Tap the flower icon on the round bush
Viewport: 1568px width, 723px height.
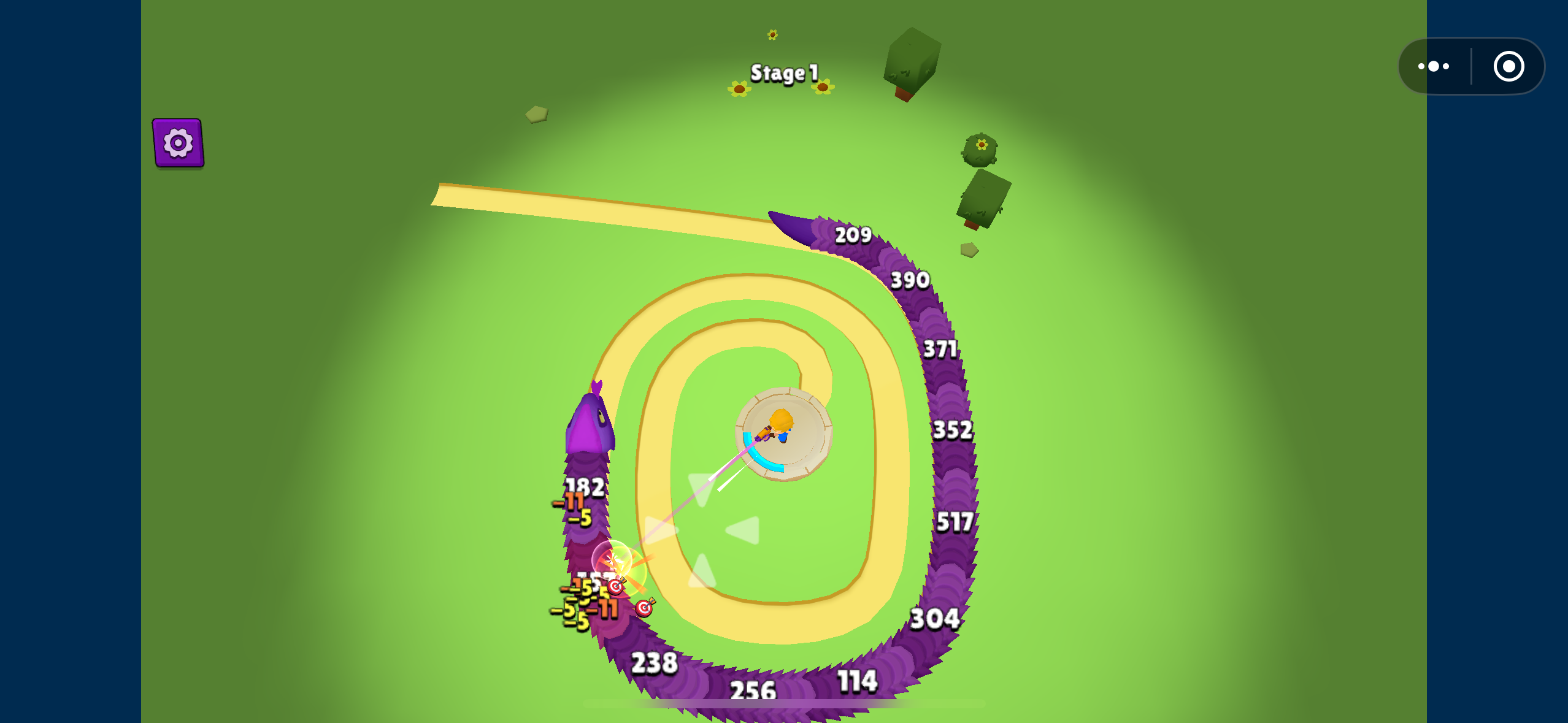(981, 145)
